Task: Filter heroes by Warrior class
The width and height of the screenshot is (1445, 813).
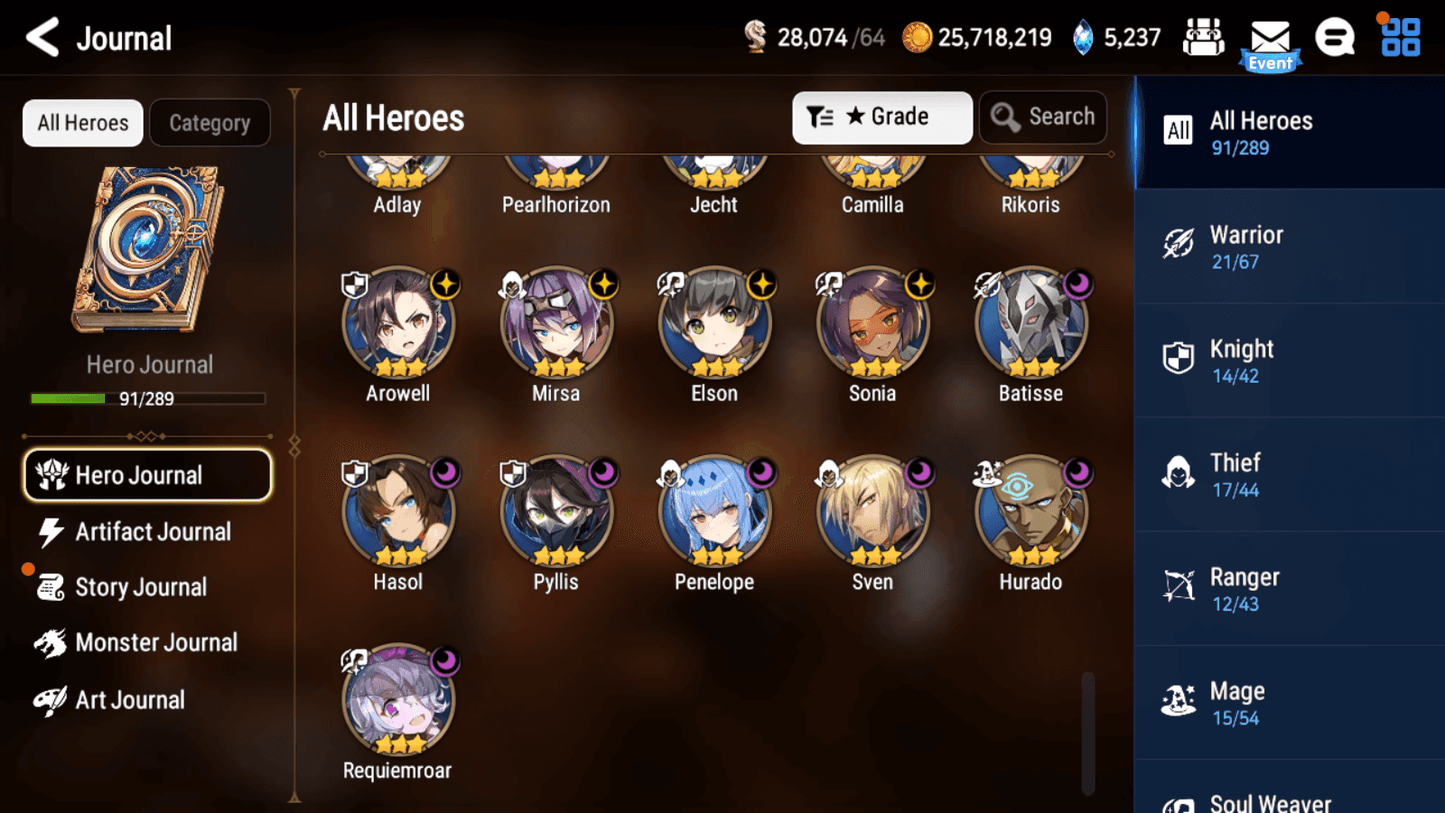Action: [x=1289, y=247]
